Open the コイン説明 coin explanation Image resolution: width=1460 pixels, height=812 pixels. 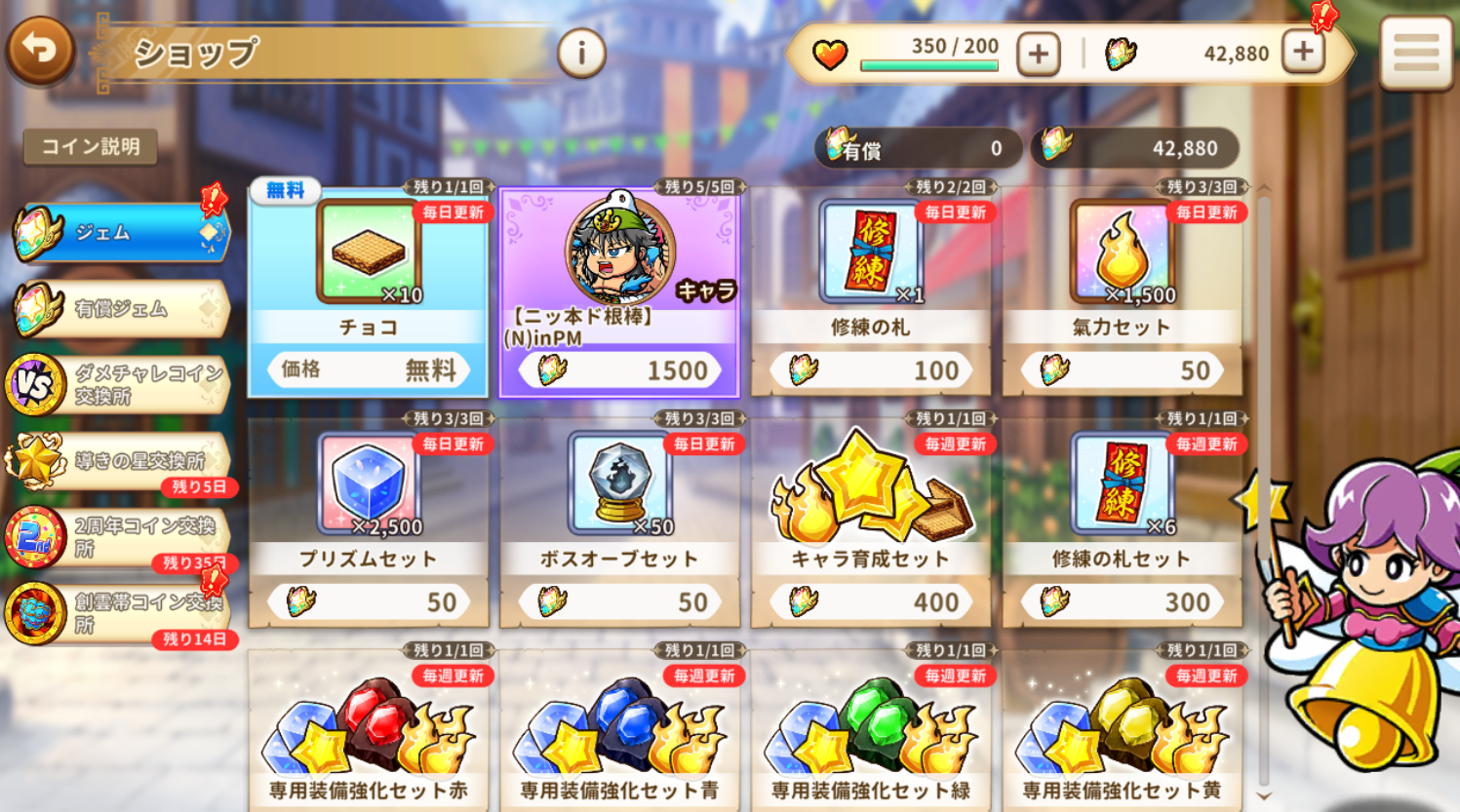[x=91, y=147]
